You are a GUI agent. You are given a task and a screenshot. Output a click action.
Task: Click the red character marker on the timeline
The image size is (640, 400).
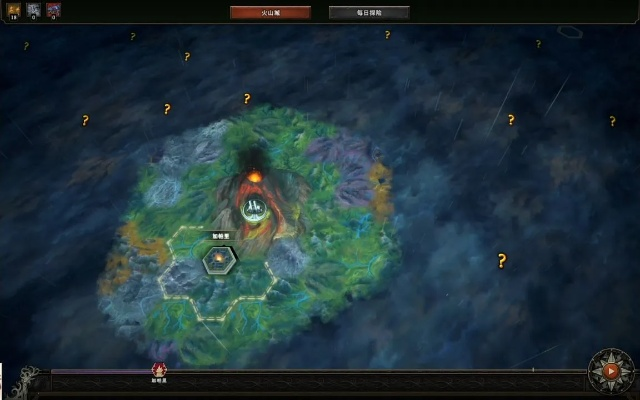pyautogui.click(x=159, y=370)
